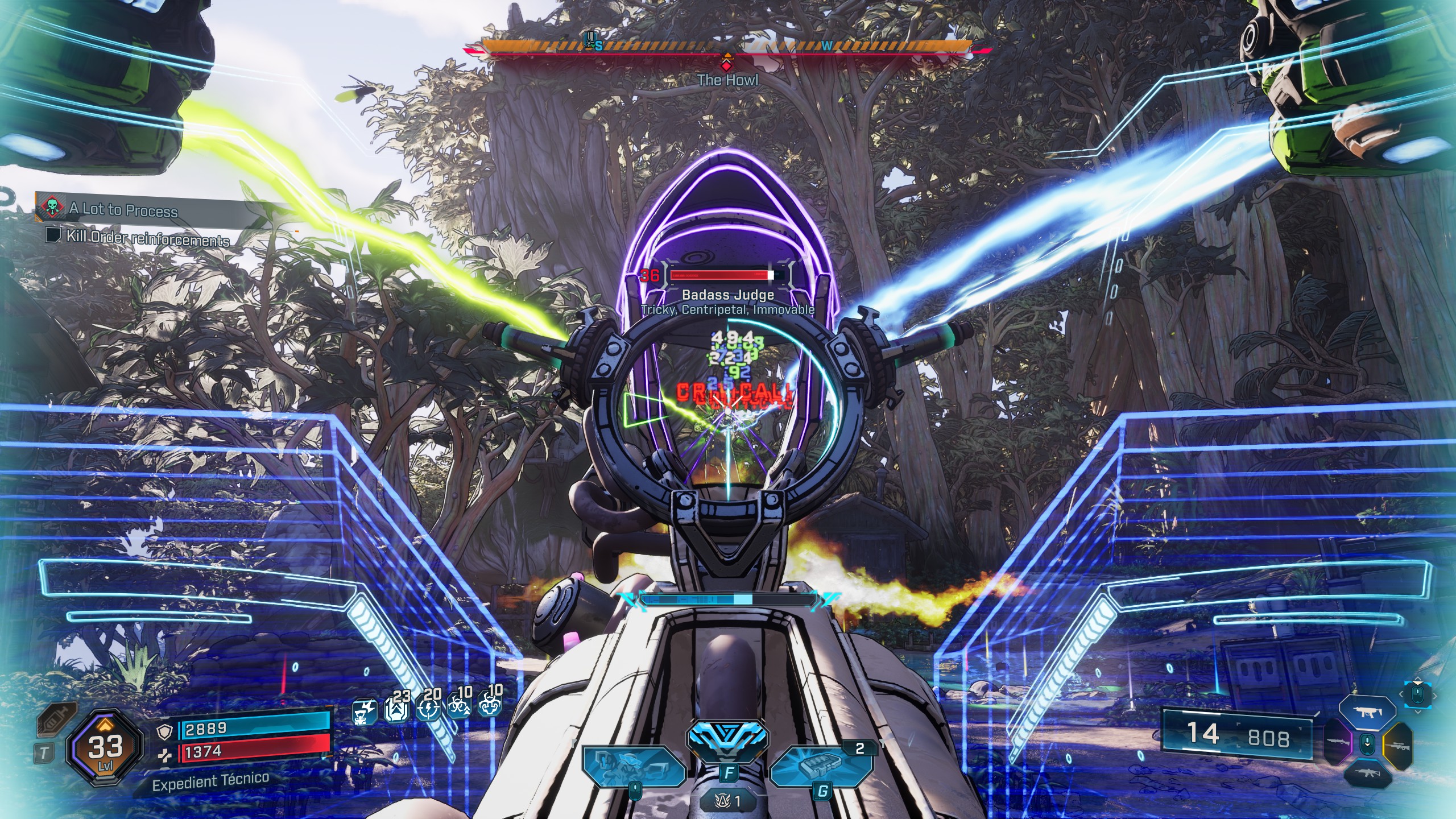Screen dimensions: 1456x819
Task: Inspect the chevron buff with 23 stacks
Action: 397,709
